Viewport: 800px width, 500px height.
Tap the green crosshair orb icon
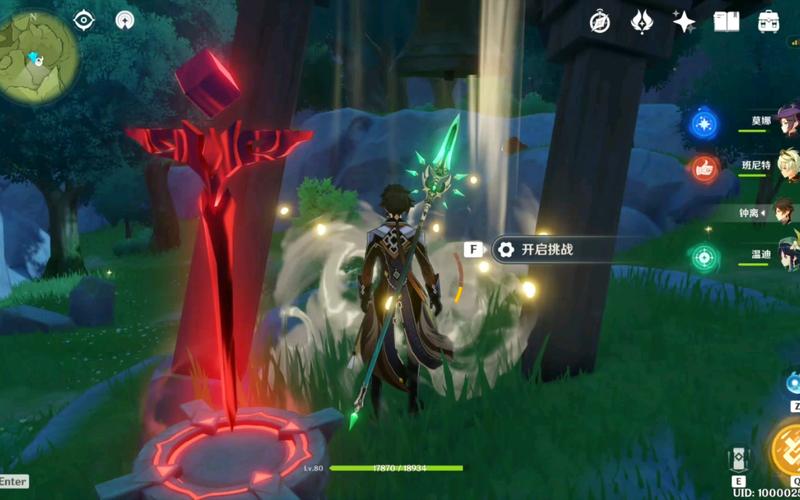click(x=704, y=257)
